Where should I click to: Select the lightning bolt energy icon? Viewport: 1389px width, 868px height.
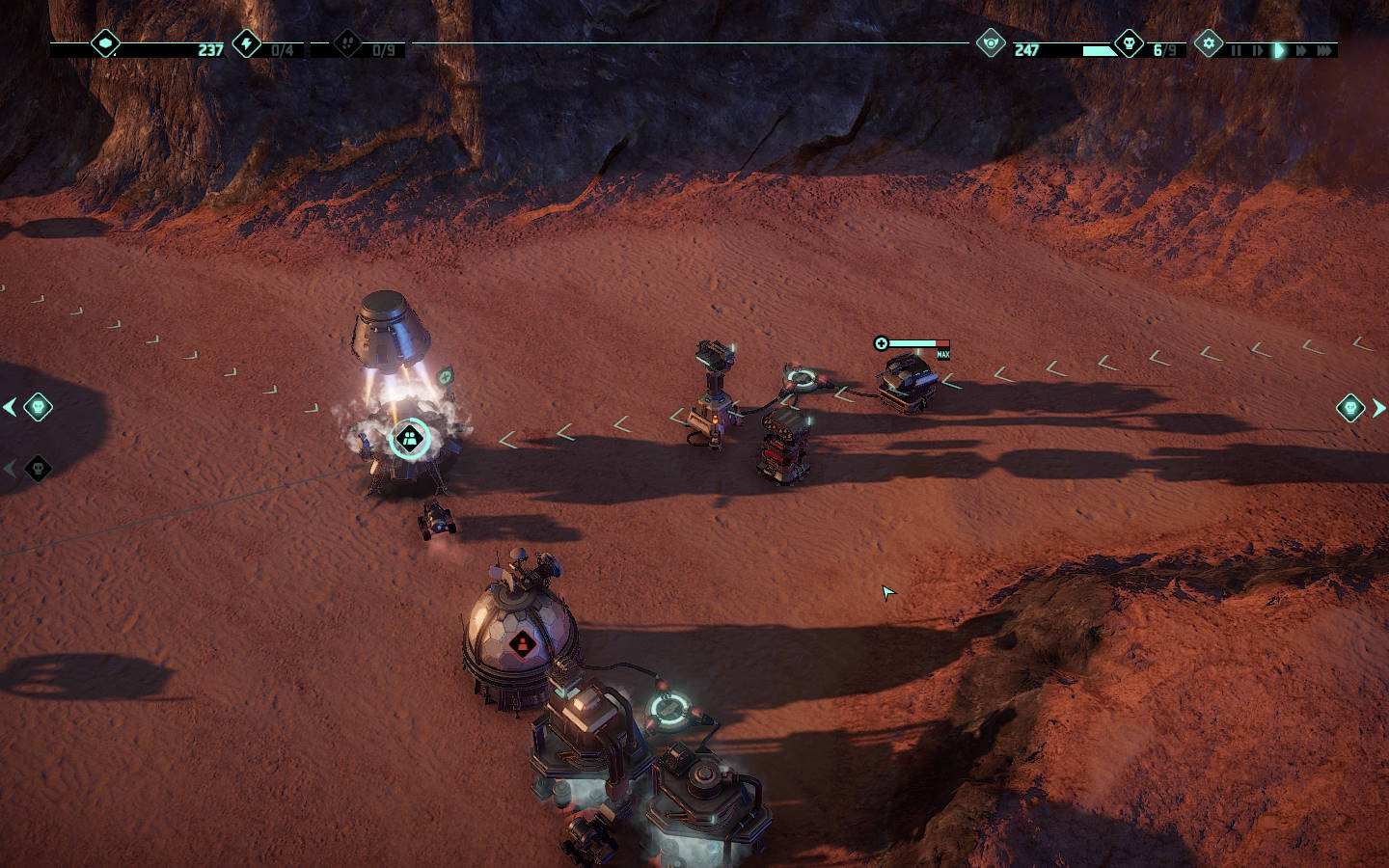pyautogui.click(x=247, y=43)
